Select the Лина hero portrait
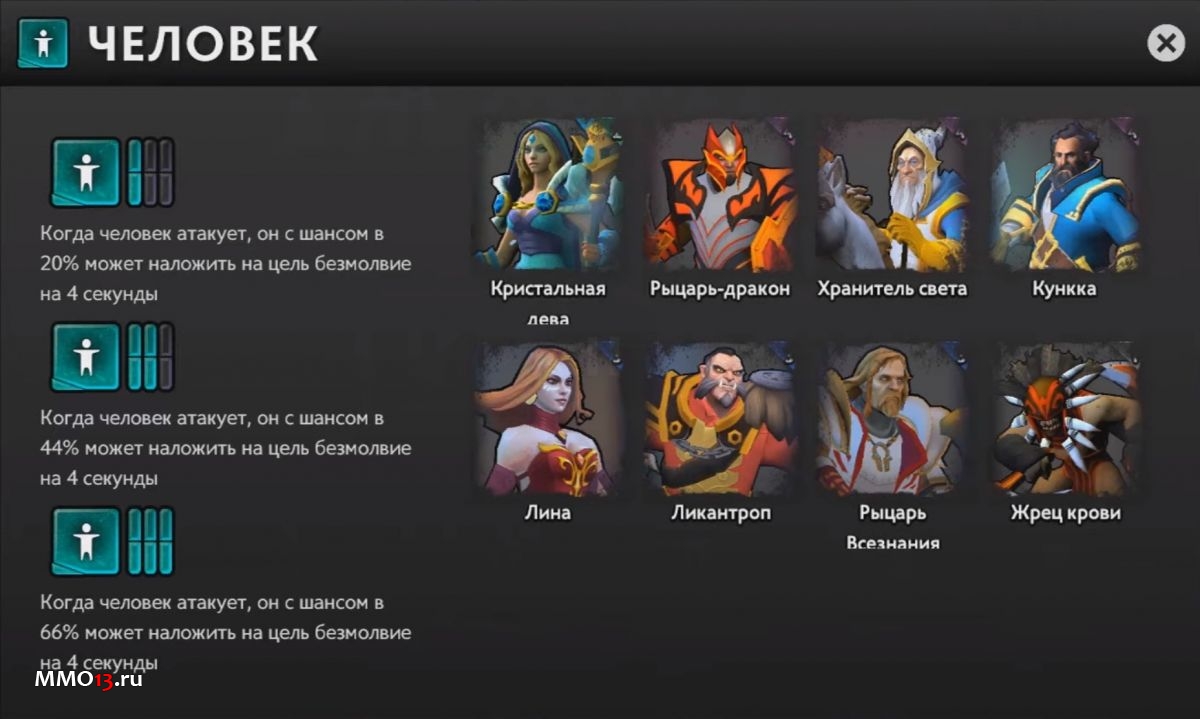 pos(547,418)
